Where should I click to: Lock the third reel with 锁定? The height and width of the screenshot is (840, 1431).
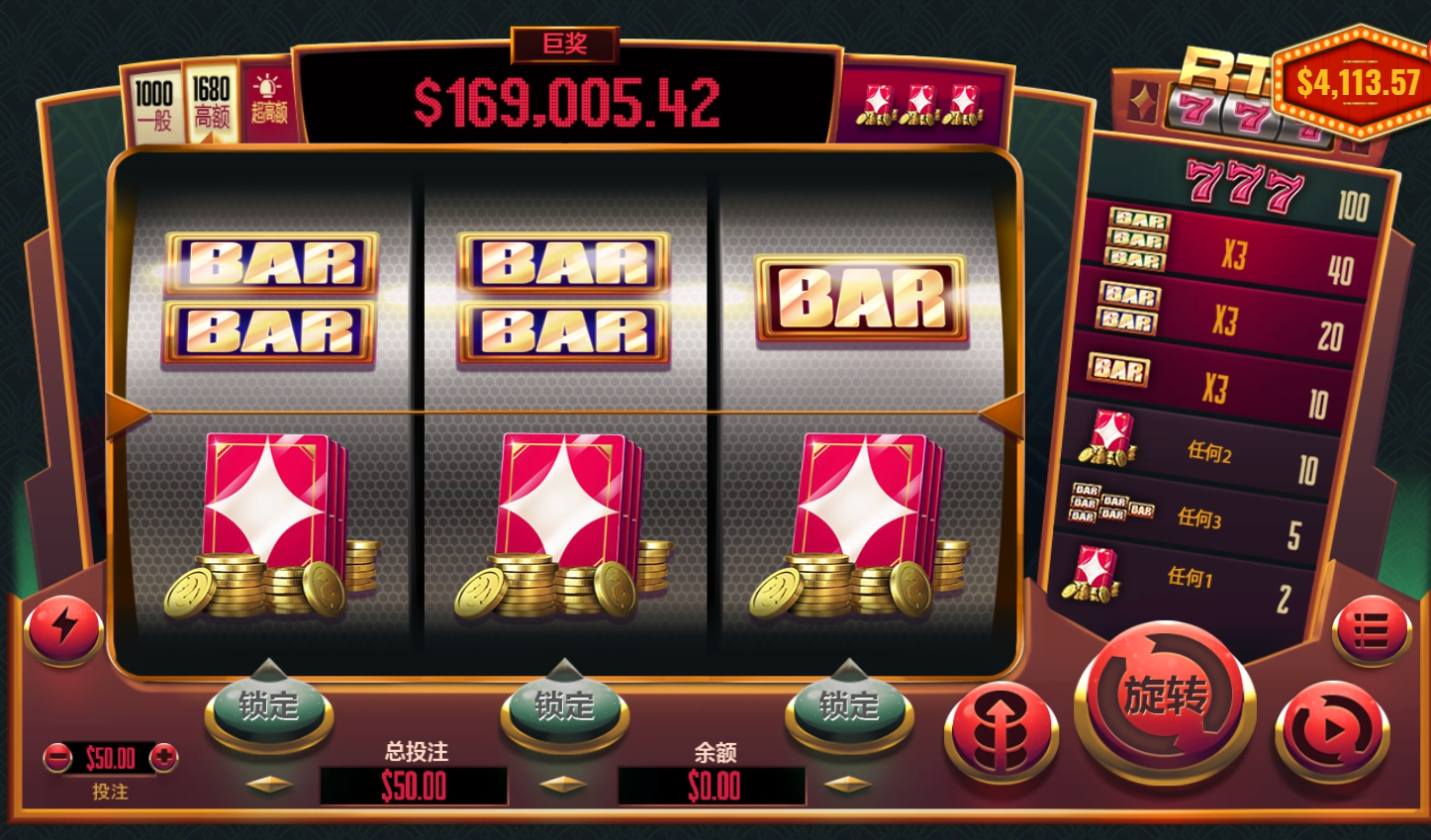click(x=848, y=705)
